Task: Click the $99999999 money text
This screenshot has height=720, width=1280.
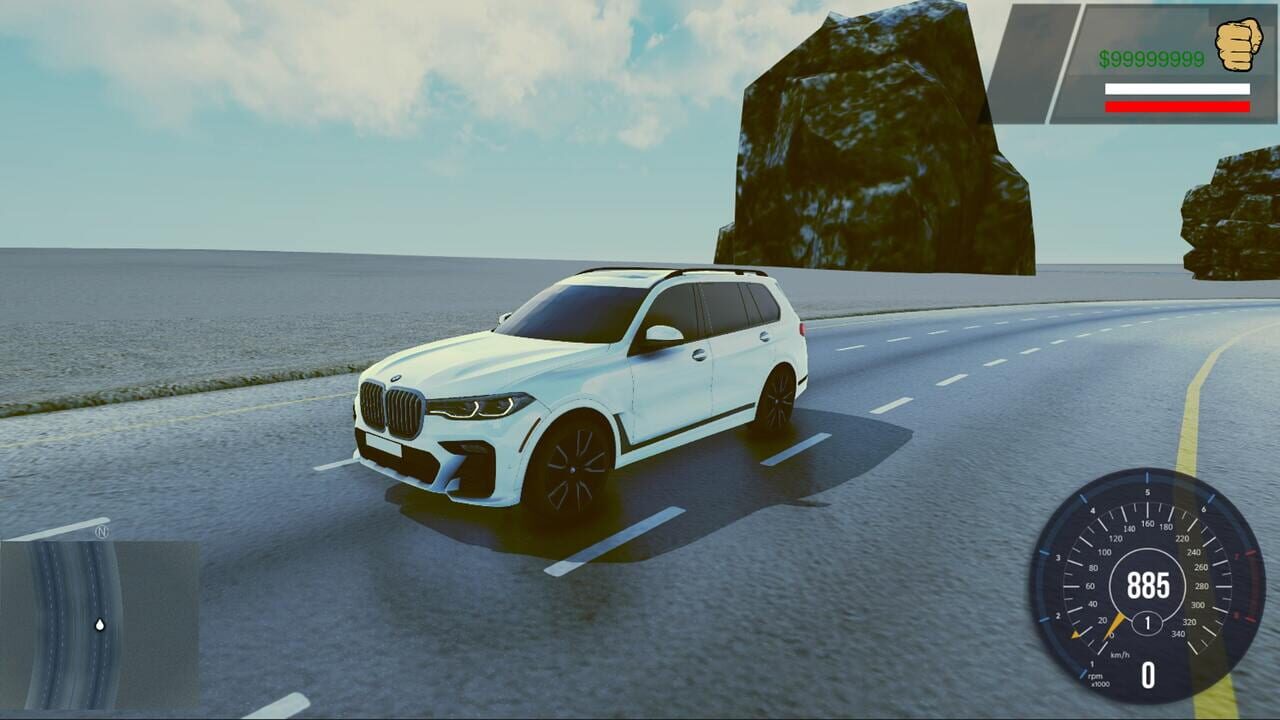Action: [1150, 58]
